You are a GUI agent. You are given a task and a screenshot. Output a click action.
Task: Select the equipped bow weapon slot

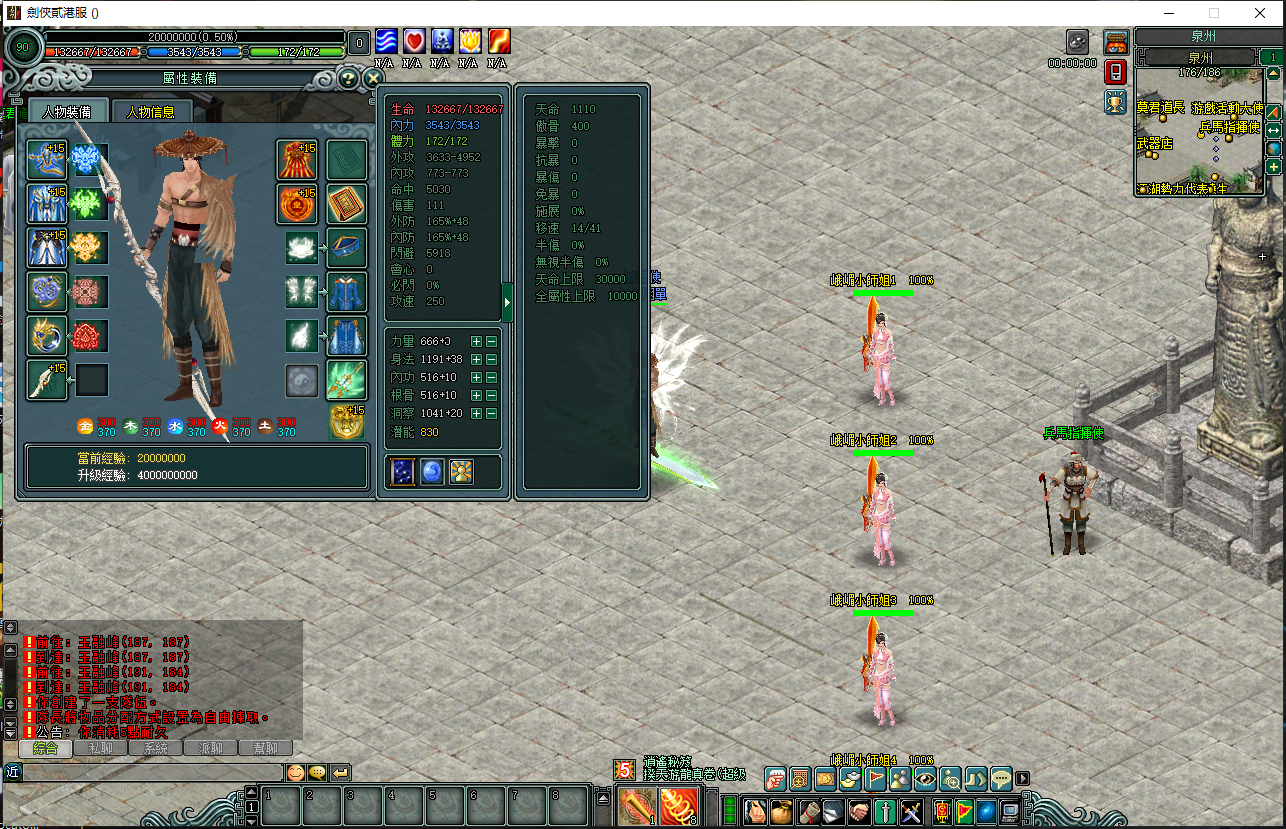click(47, 380)
